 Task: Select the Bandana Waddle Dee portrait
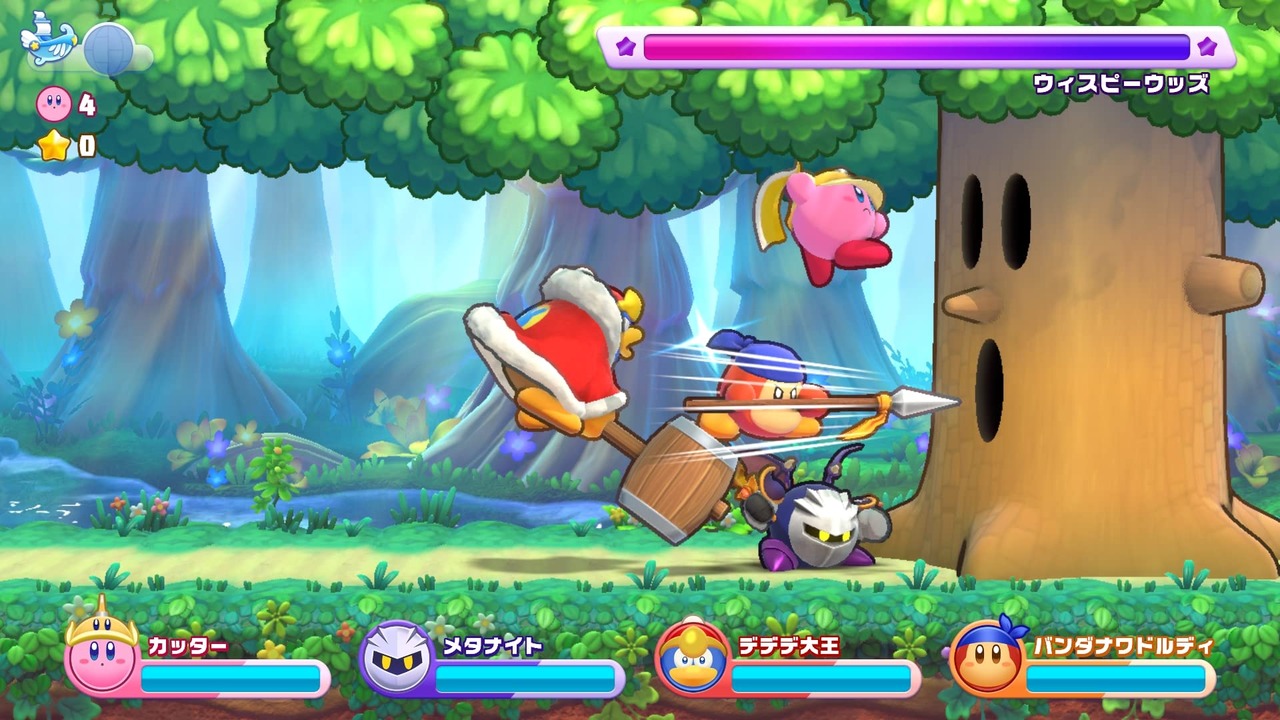pyautogui.click(x=986, y=658)
